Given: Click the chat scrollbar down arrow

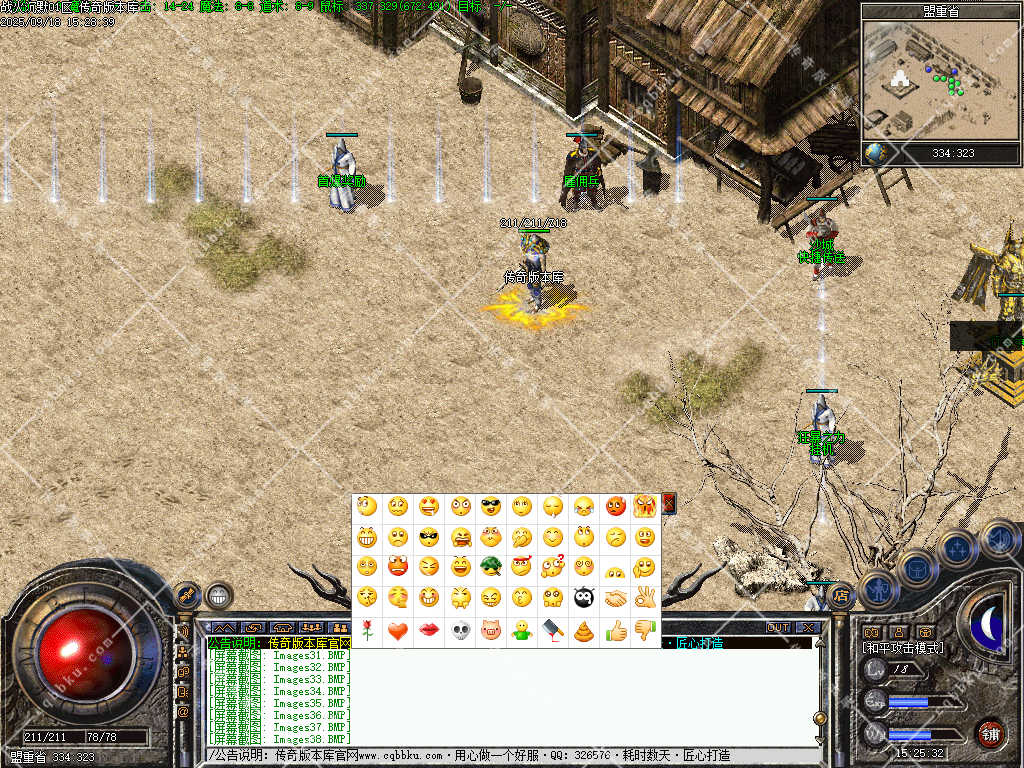Looking at the screenshot, I should pyautogui.click(x=820, y=738).
